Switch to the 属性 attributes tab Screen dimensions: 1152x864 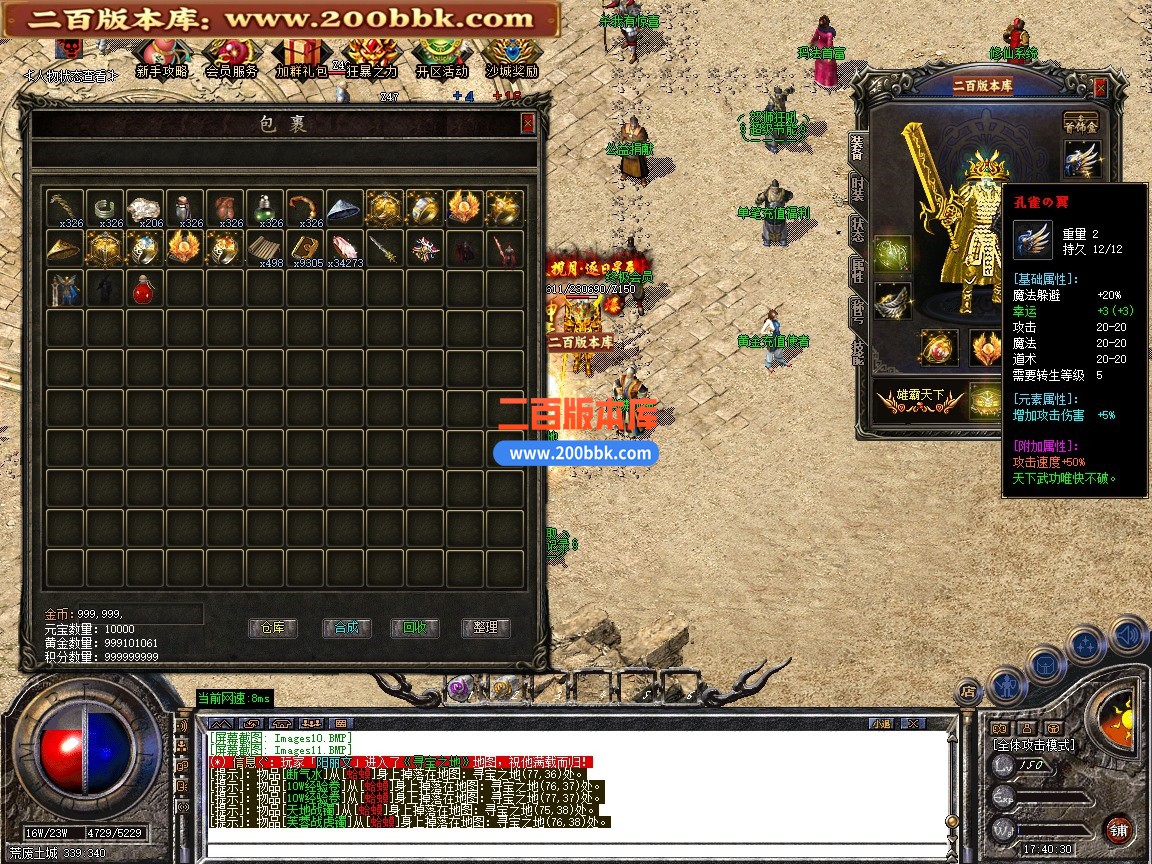[858, 268]
